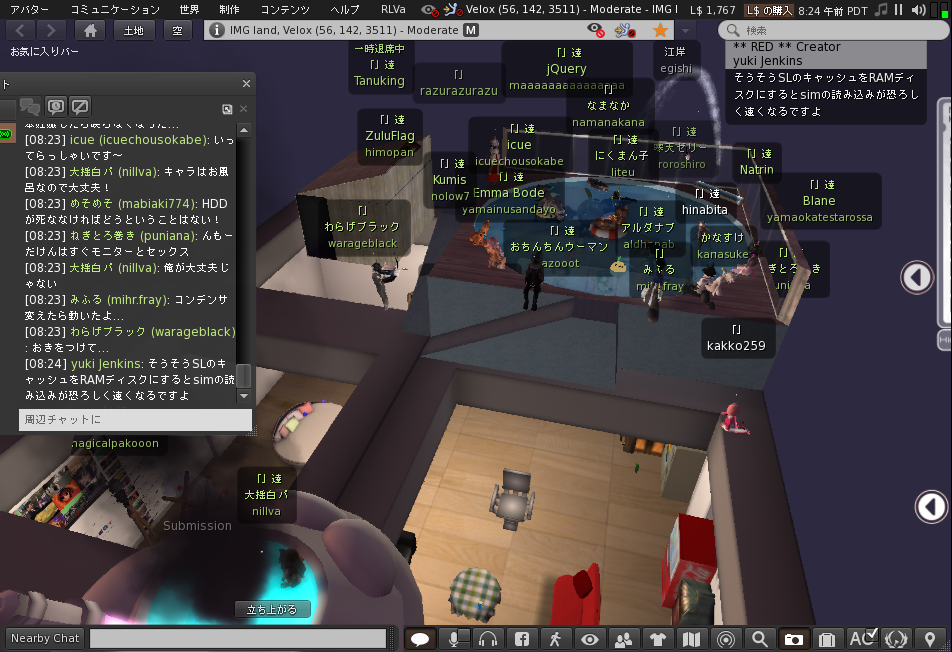
Task: Open the camera snapshot toolbar button
Action: point(793,639)
